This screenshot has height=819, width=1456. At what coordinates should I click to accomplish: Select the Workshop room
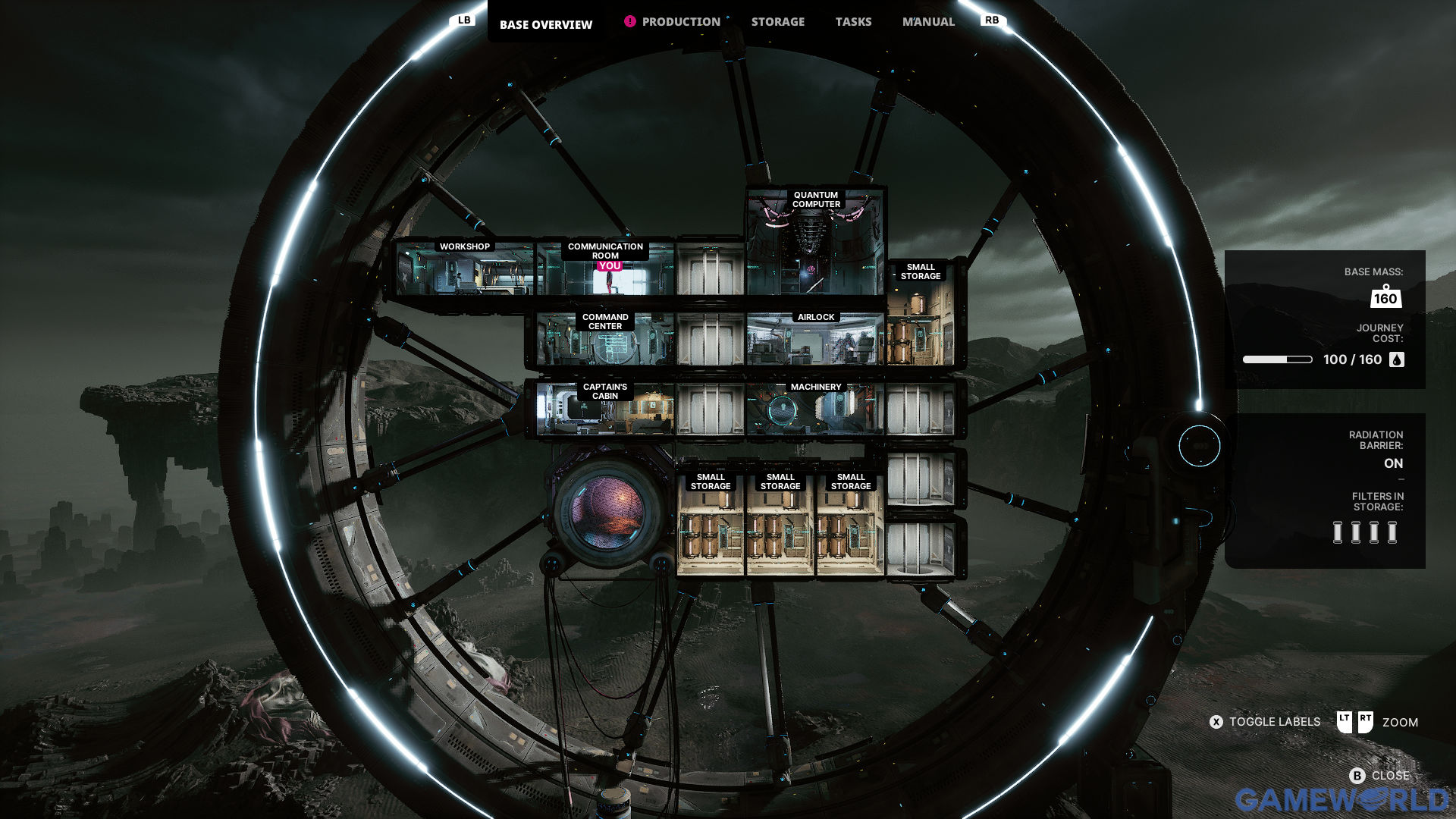[464, 269]
